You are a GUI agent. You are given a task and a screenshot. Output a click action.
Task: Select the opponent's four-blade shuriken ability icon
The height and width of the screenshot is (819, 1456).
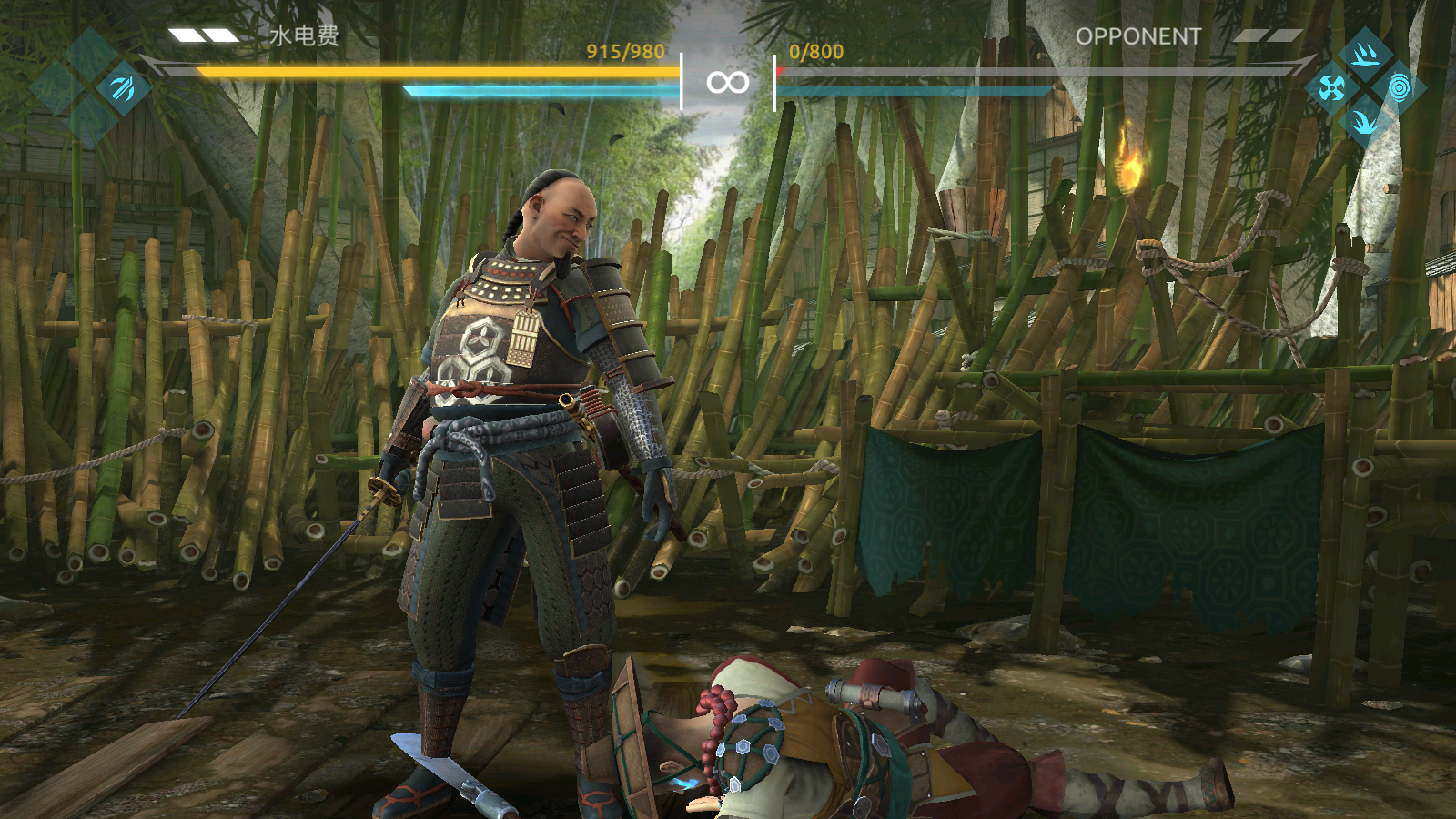pos(1331,88)
